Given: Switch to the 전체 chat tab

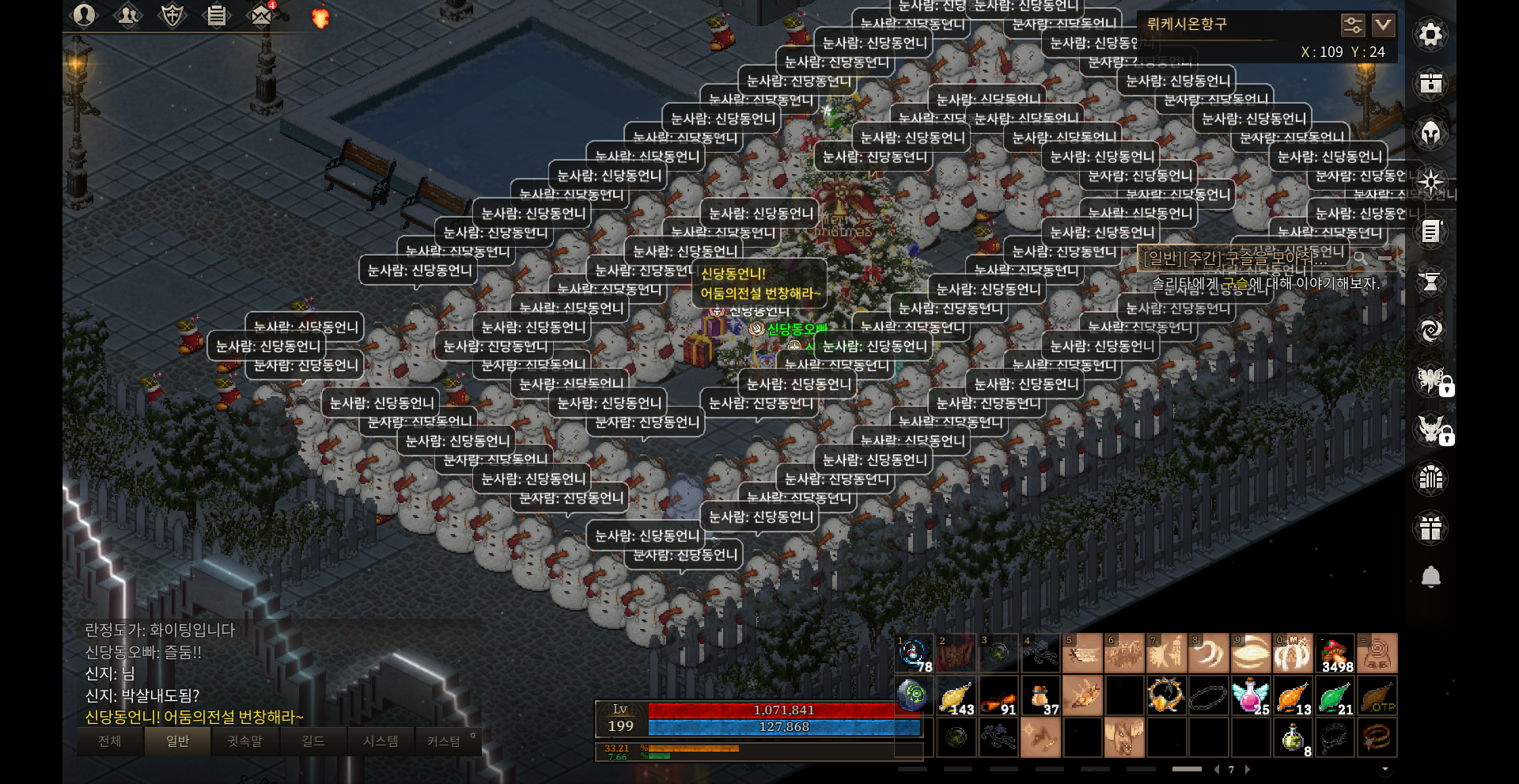Looking at the screenshot, I should 110,741.
